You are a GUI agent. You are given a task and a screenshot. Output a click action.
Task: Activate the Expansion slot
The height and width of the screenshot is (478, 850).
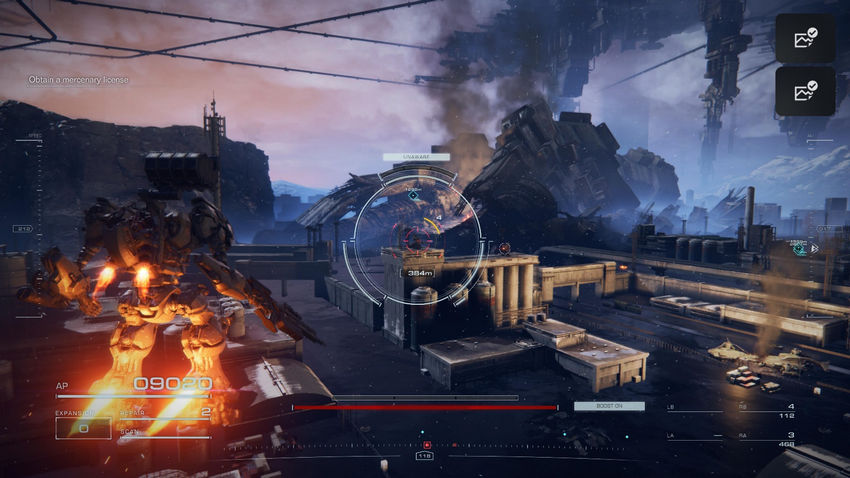[82, 426]
